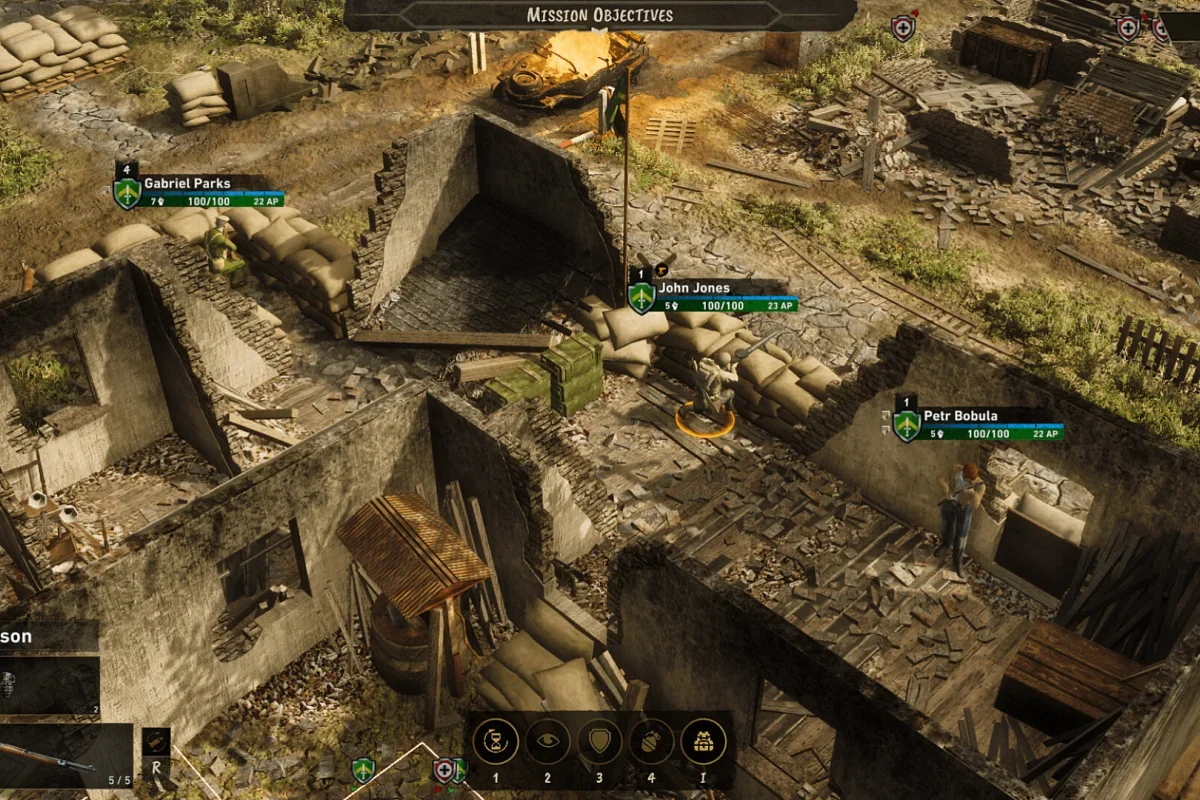
Task: Activate the shield defend ability
Action: 600,742
